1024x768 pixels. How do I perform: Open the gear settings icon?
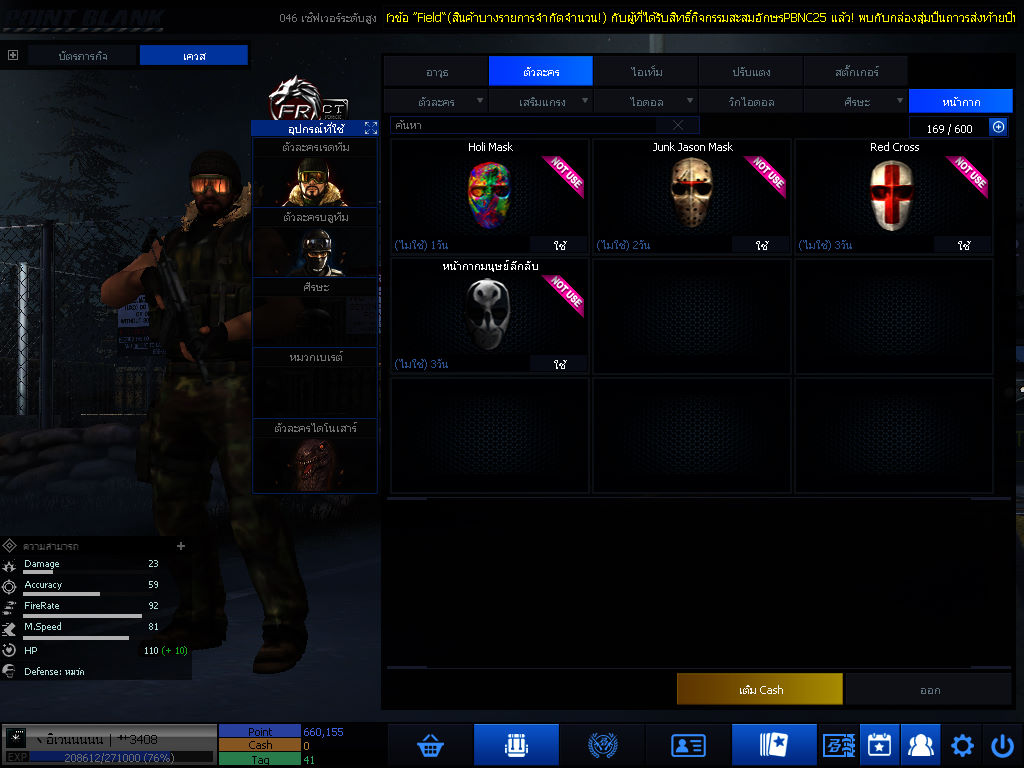pos(962,745)
